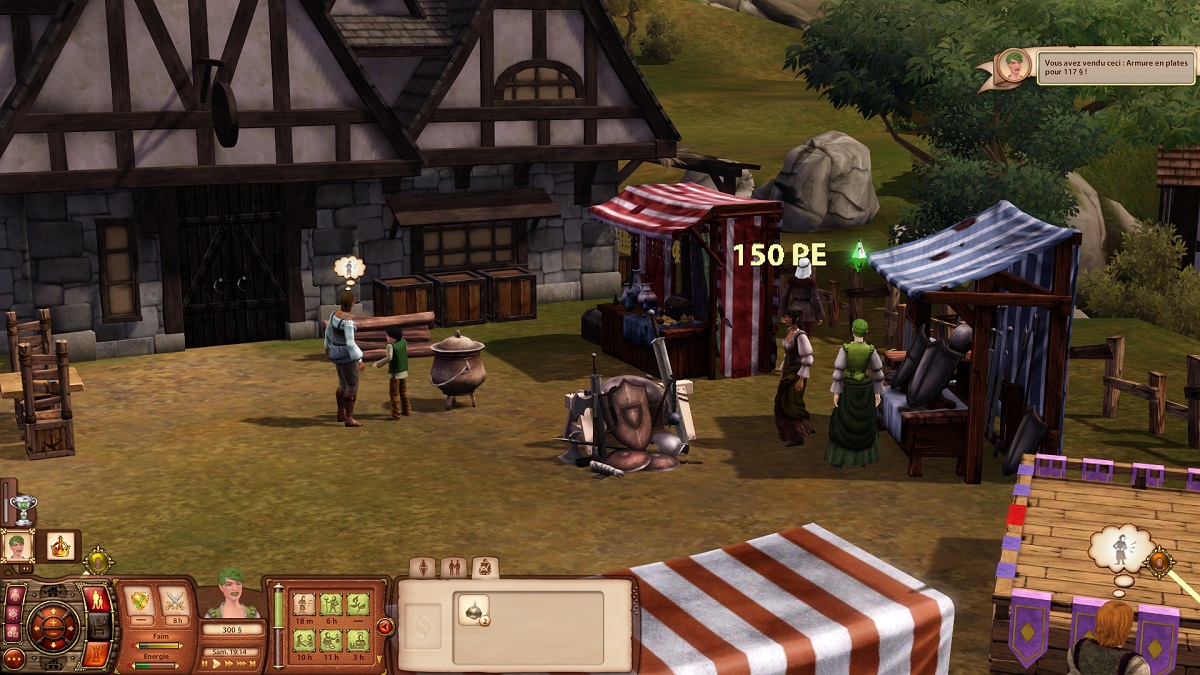Select the green-haired hero portrait tile
The image size is (1200, 675).
(x=18, y=546)
